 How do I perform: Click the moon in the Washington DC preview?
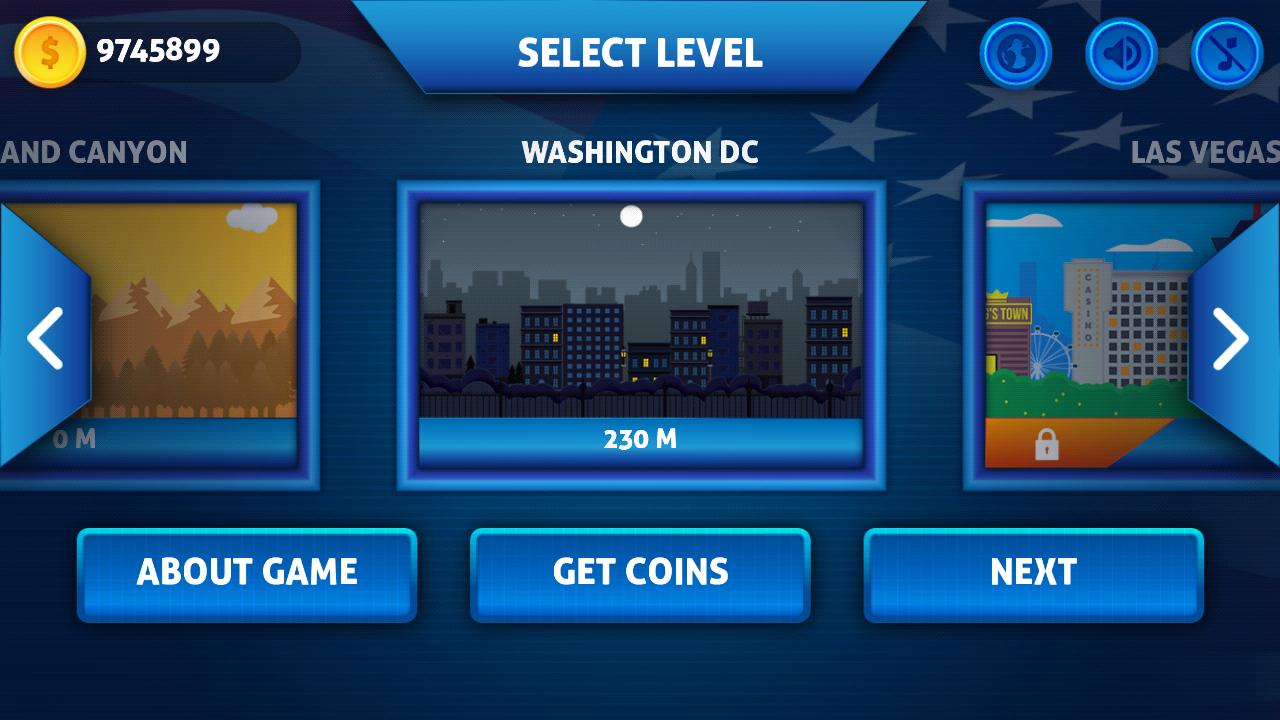(x=630, y=215)
